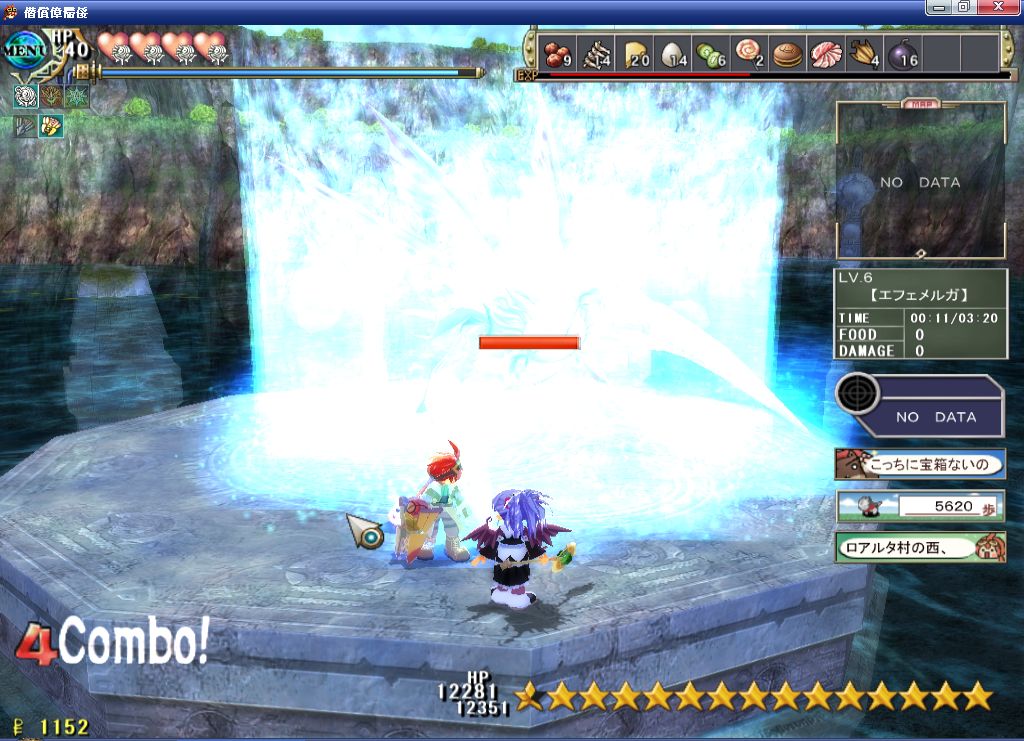Choose the pink meat item slot

tap(826, 53)
